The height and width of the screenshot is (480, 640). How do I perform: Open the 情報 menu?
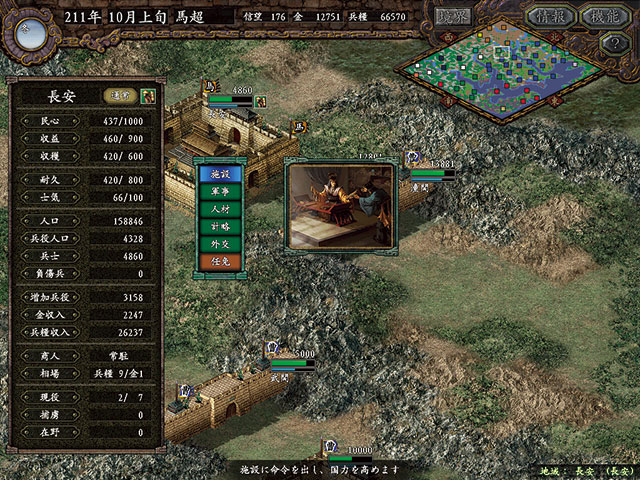(x=550, y=17)
